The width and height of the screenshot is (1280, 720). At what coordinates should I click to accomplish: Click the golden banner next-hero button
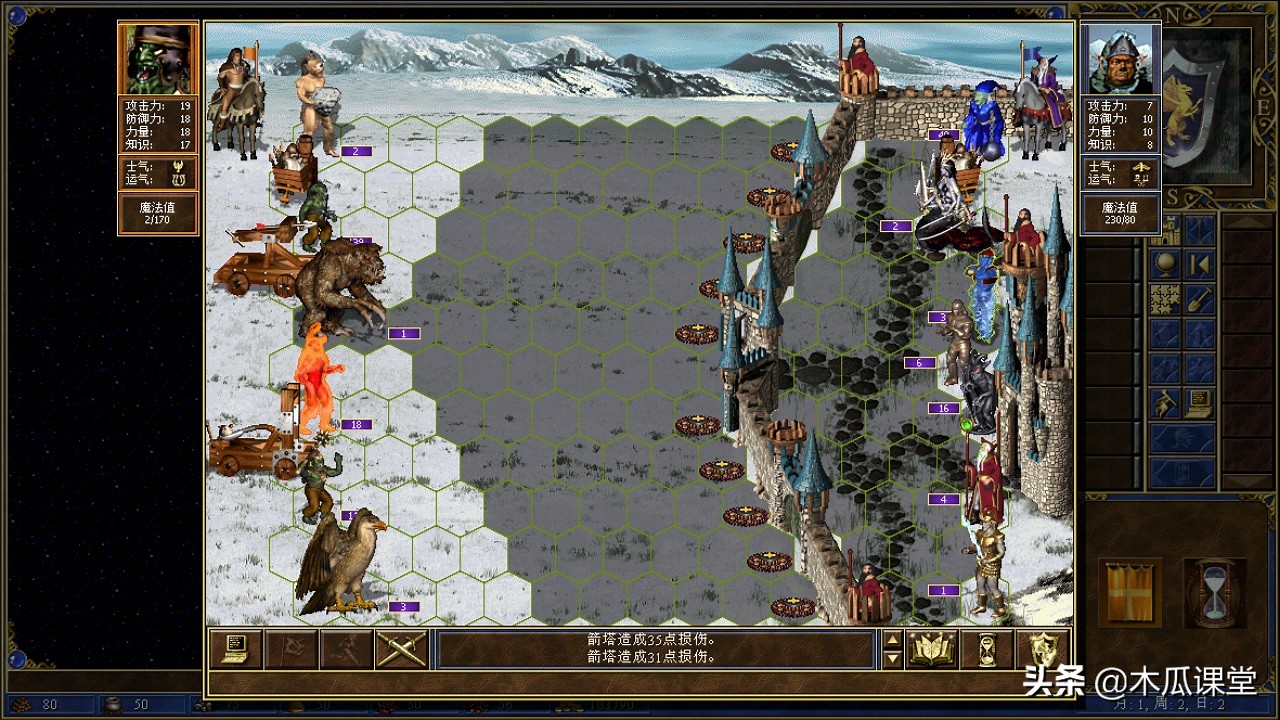coord(1130,593)
